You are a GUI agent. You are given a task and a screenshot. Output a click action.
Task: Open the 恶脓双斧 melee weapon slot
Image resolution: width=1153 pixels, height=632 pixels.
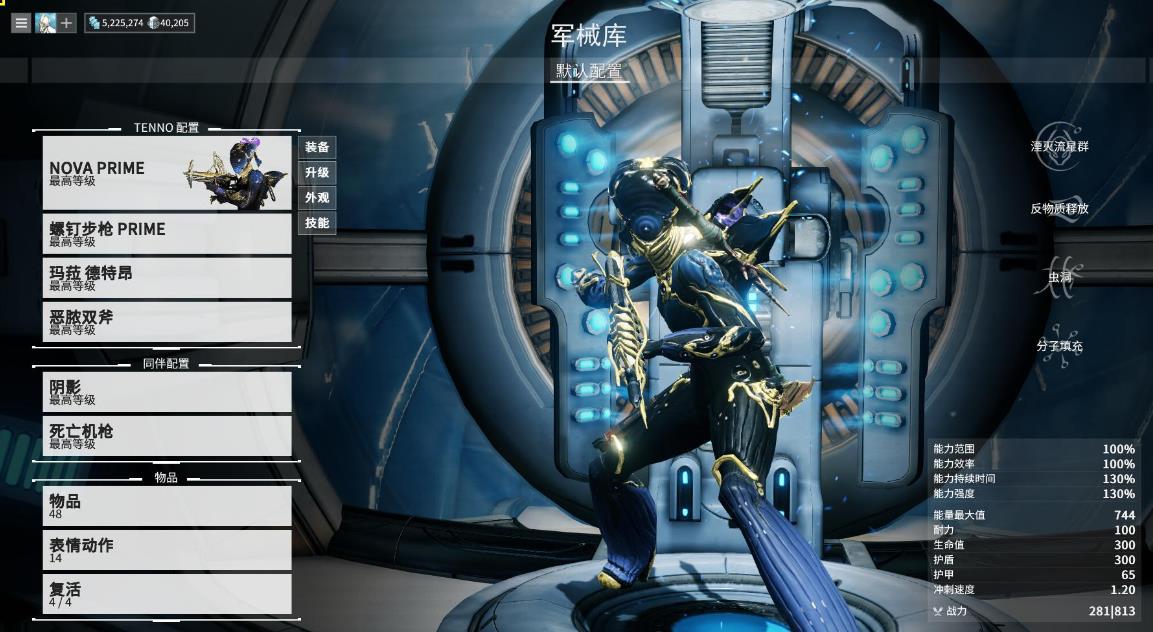pyautogui.click(x=166, y=321)
